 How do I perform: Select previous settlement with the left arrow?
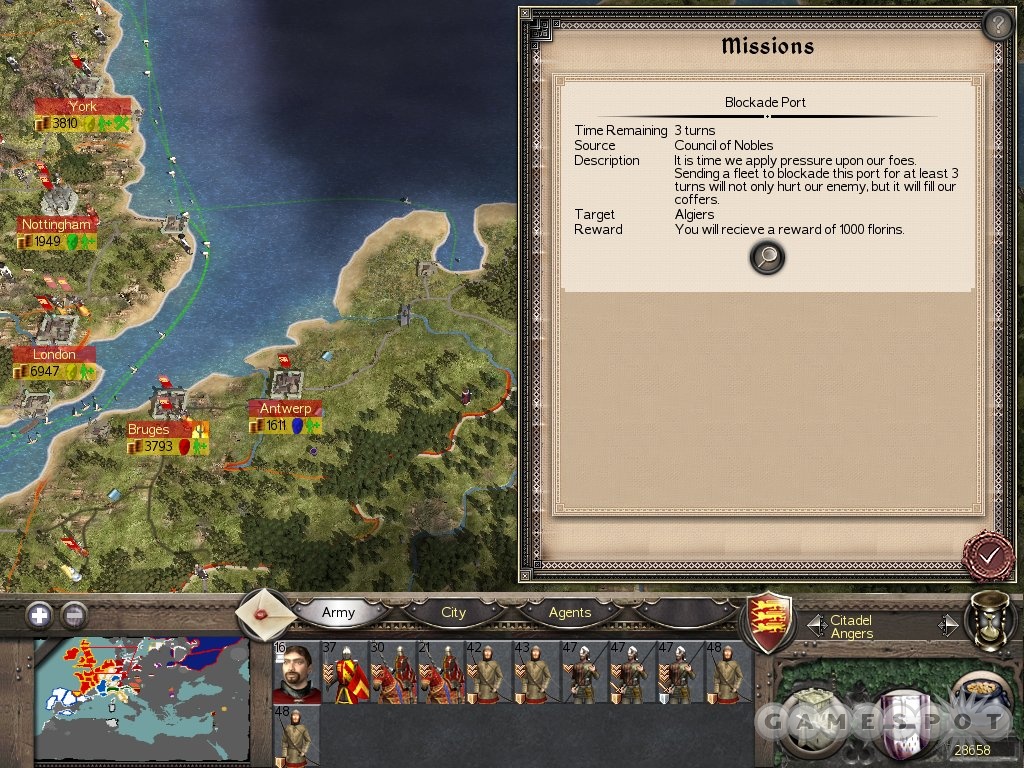(x=815, y=625)
